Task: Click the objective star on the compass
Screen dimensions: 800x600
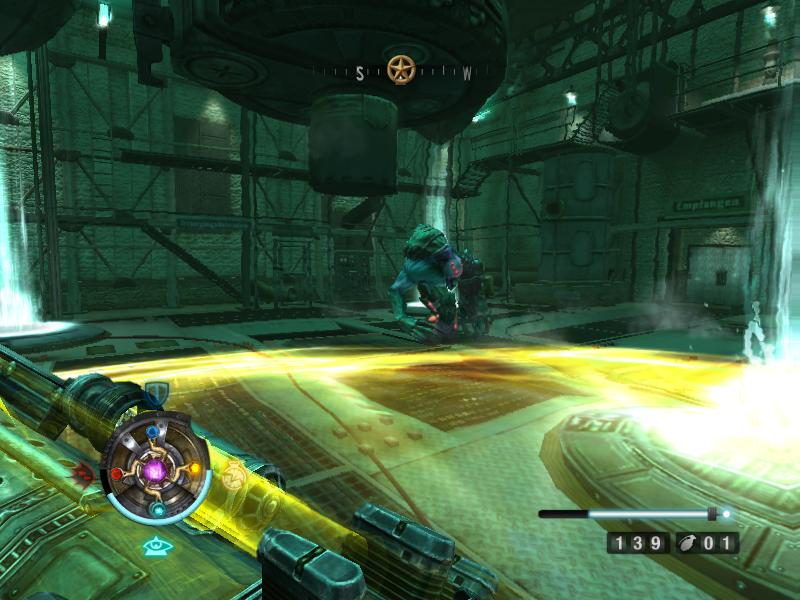Action: click(x=401, y=69)
